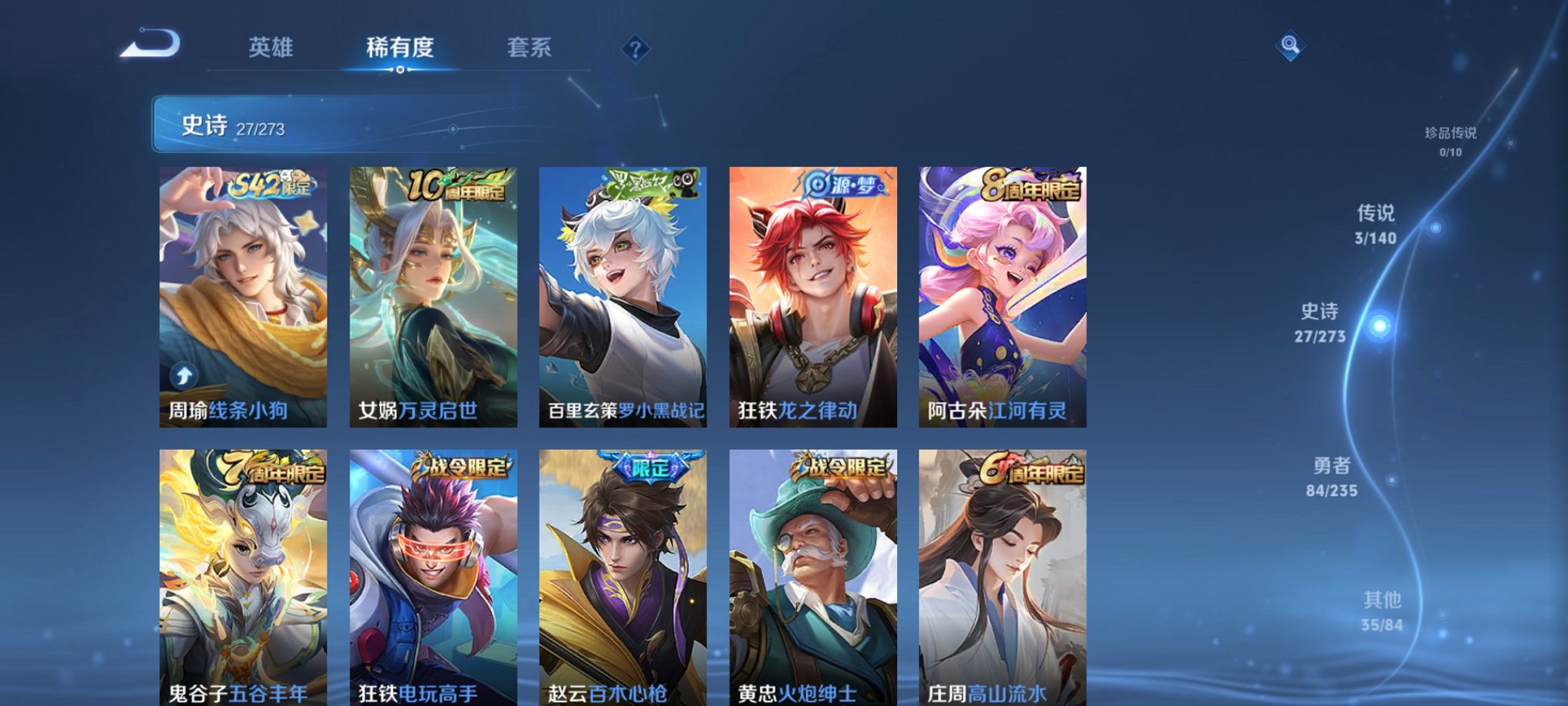Click the search magnifier icon top right

[x=1290, y=45]
